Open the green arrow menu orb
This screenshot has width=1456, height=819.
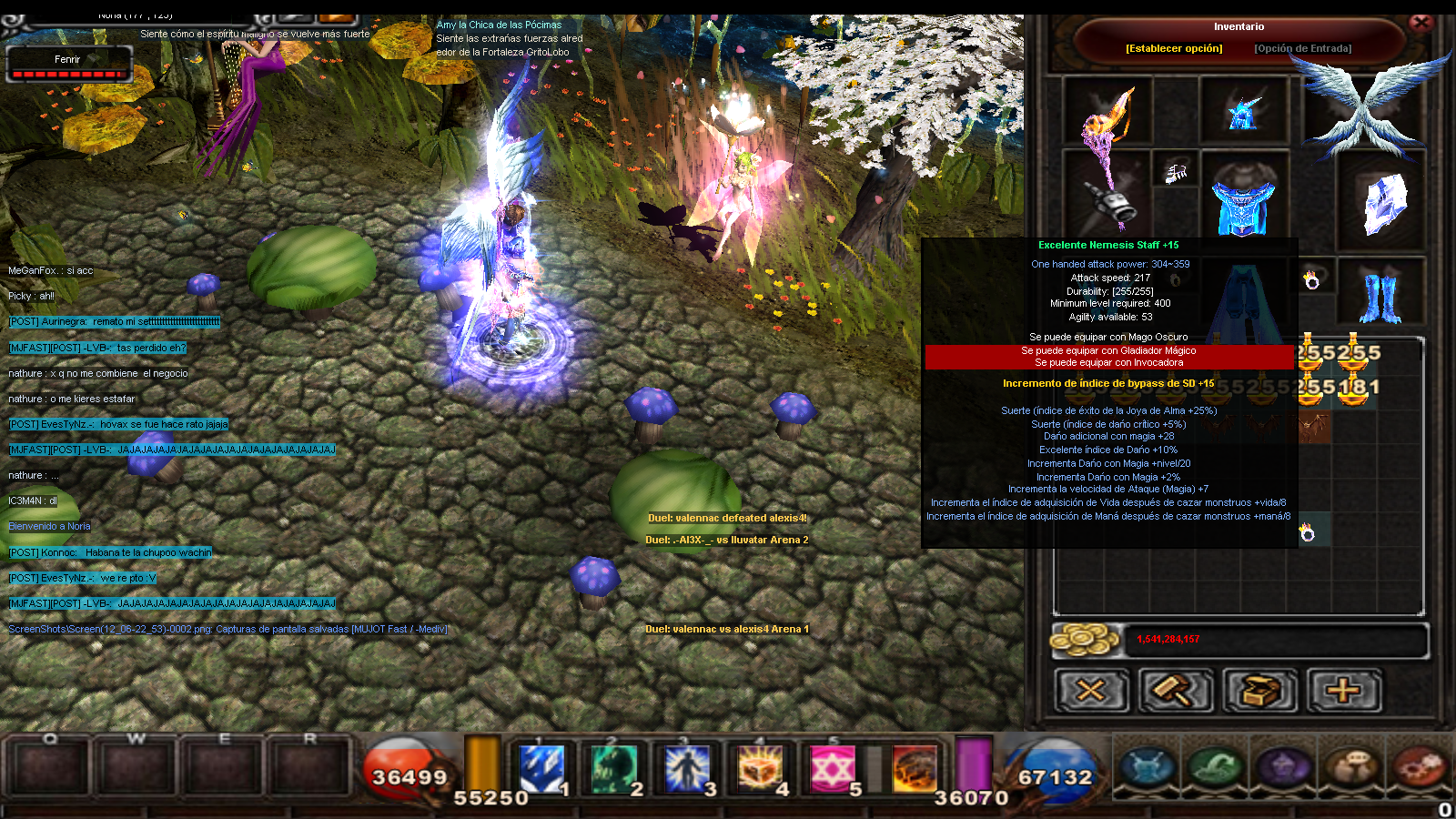pos(1216,766)
